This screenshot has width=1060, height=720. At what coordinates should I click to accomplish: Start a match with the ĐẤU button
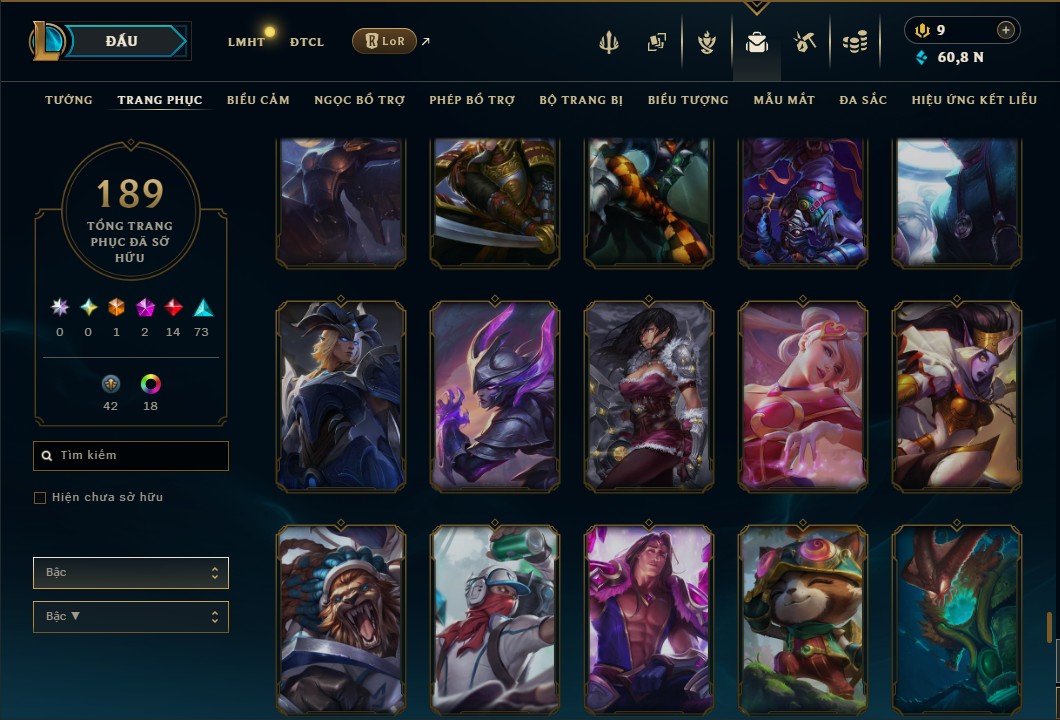122,41
